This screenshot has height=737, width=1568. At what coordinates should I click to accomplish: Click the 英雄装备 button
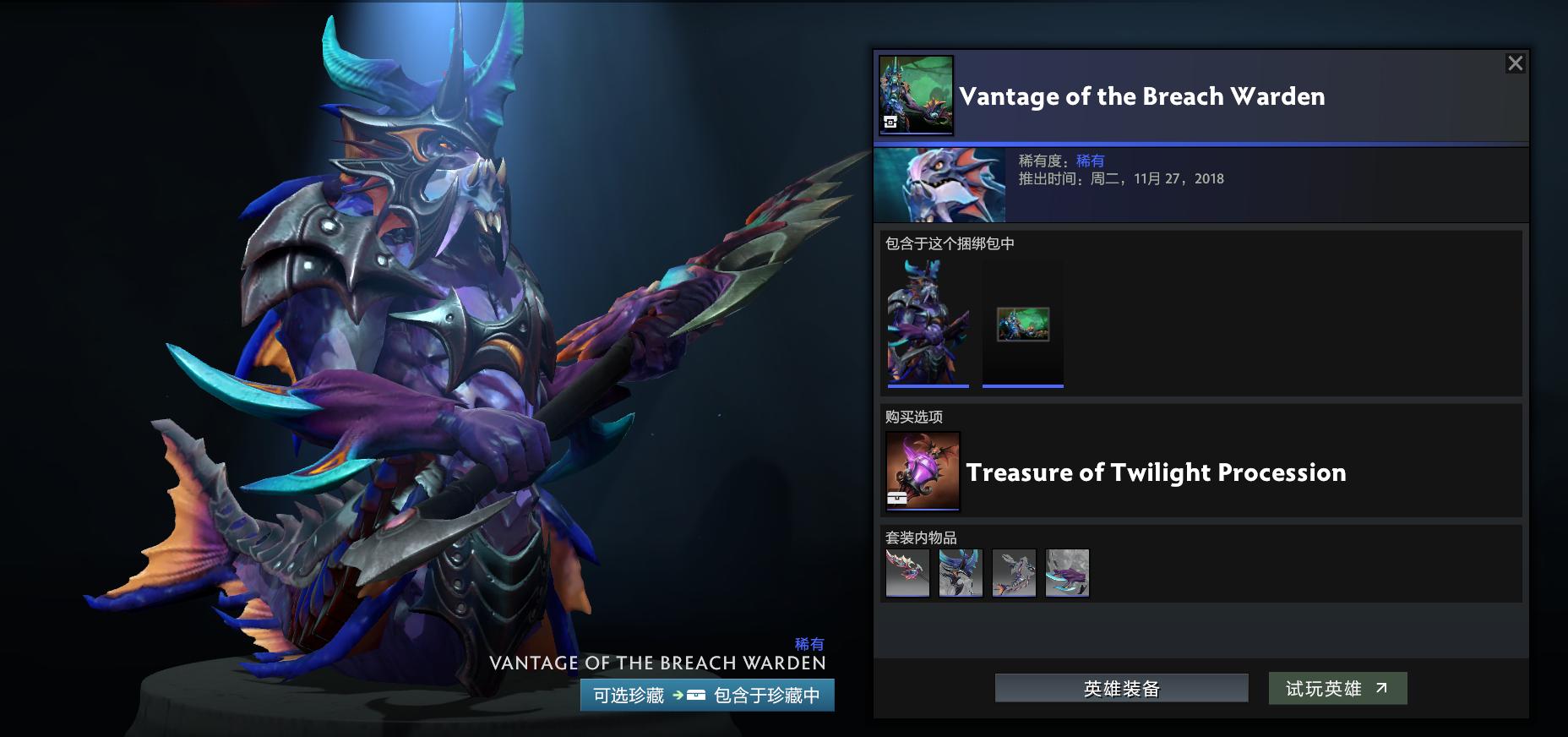[x=1120, y=687]
